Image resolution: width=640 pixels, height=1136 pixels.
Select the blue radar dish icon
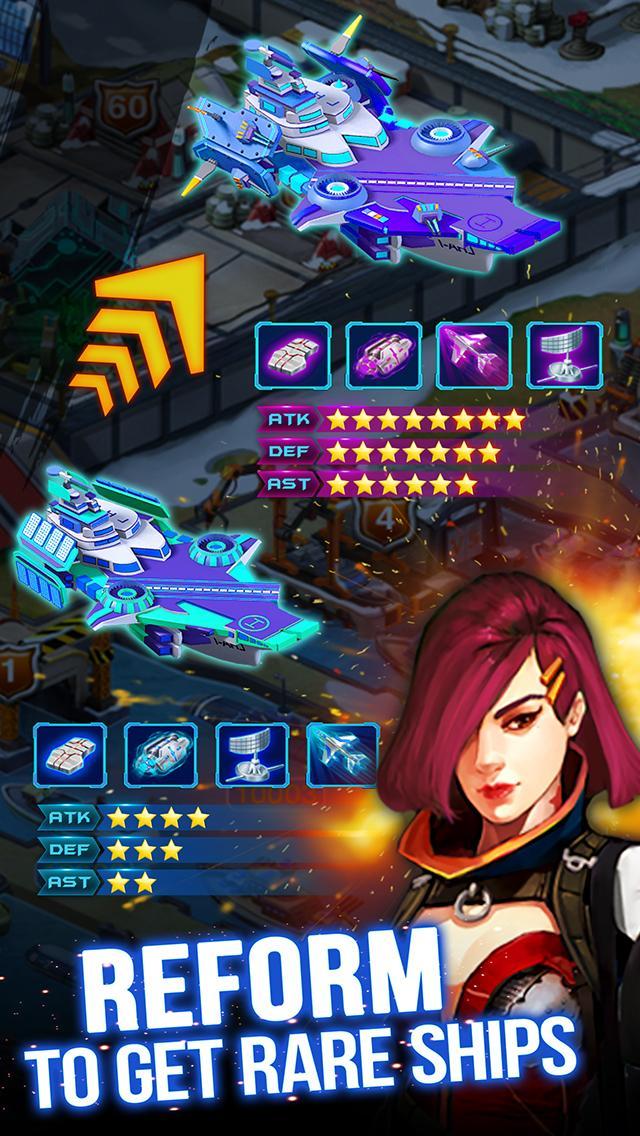252,755
